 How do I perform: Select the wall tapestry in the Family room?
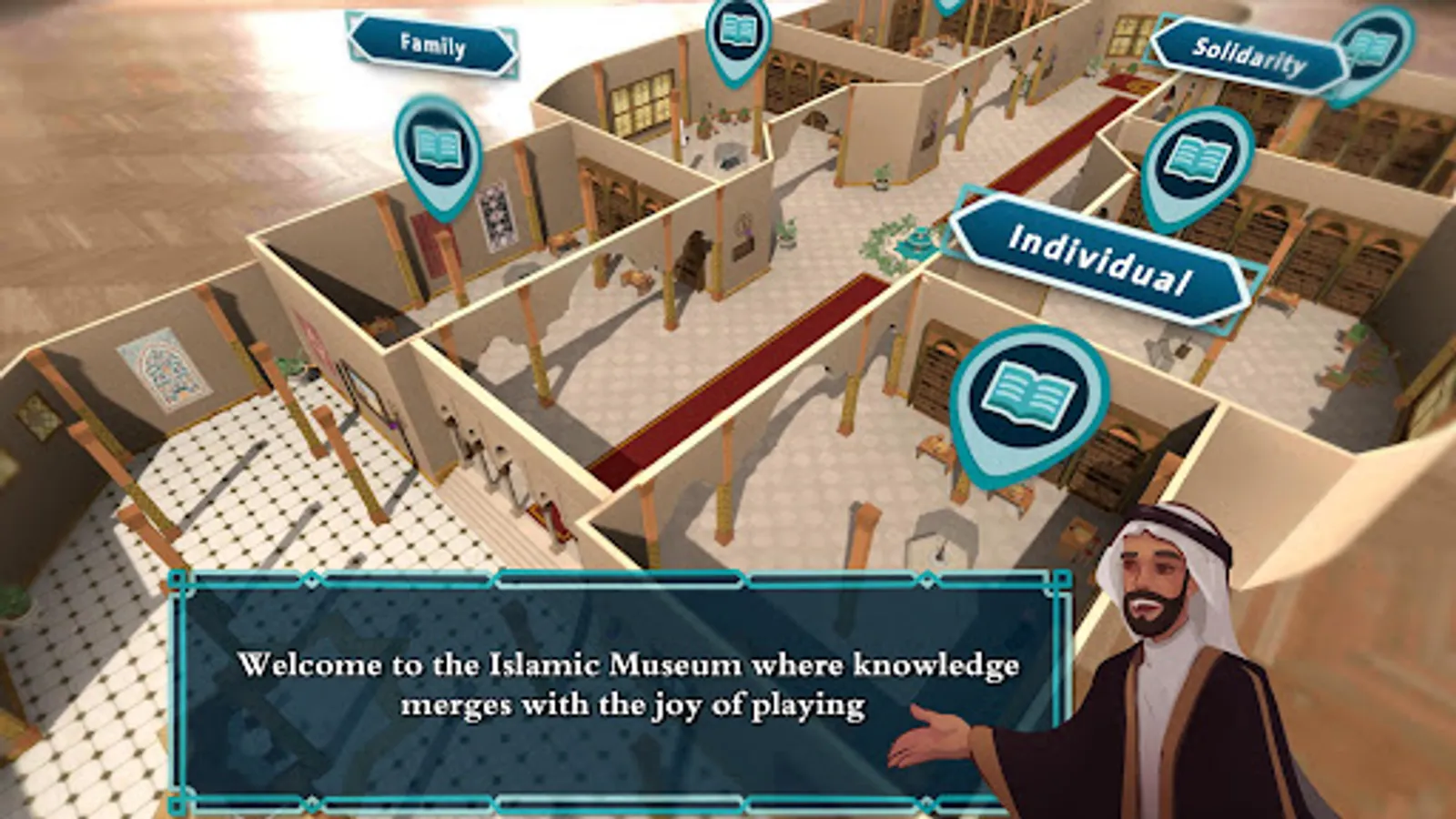tap(496, 218)
